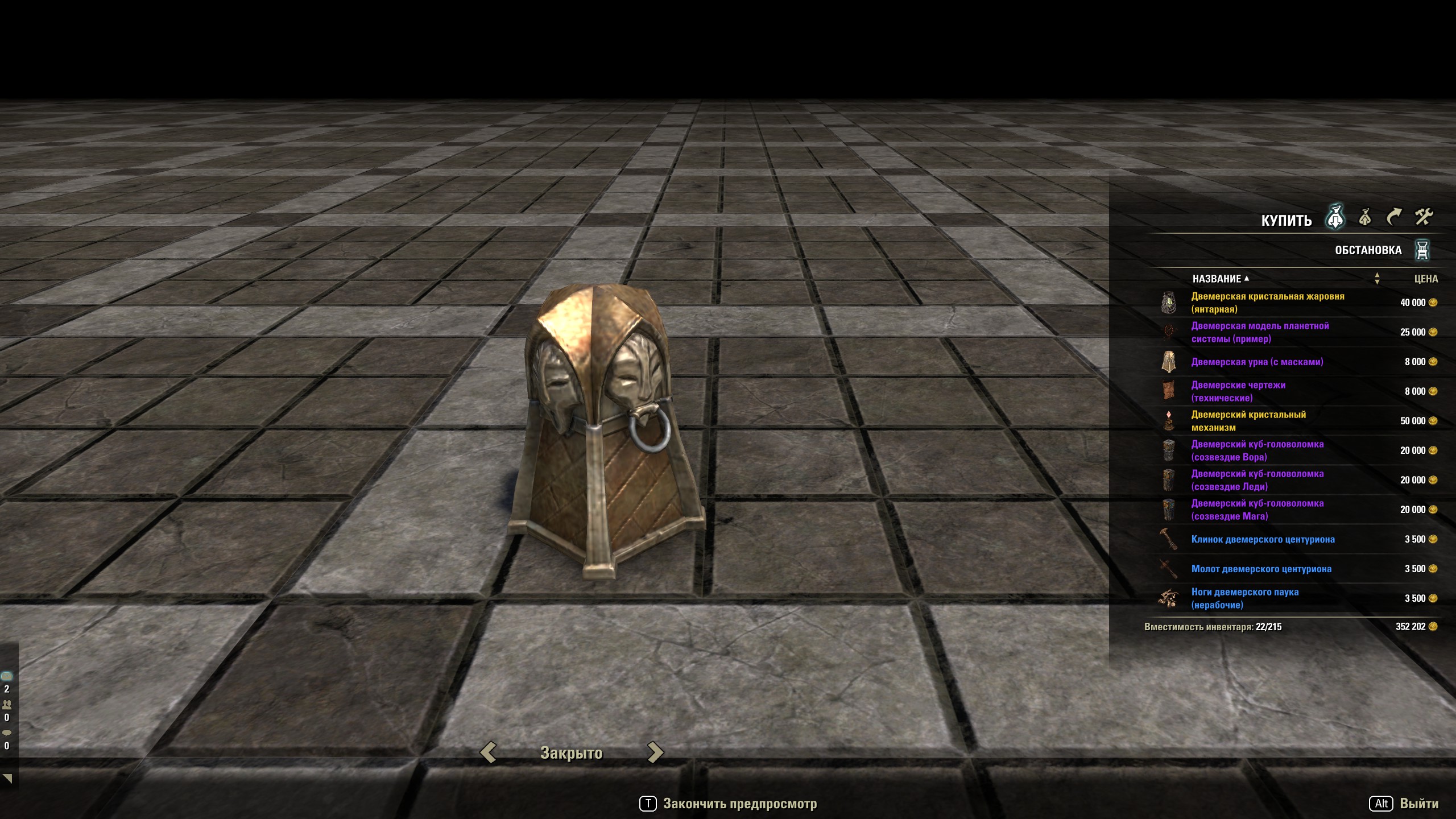Open the Buy Back arrow tab
The image size is (1456, 819).
1393,217
